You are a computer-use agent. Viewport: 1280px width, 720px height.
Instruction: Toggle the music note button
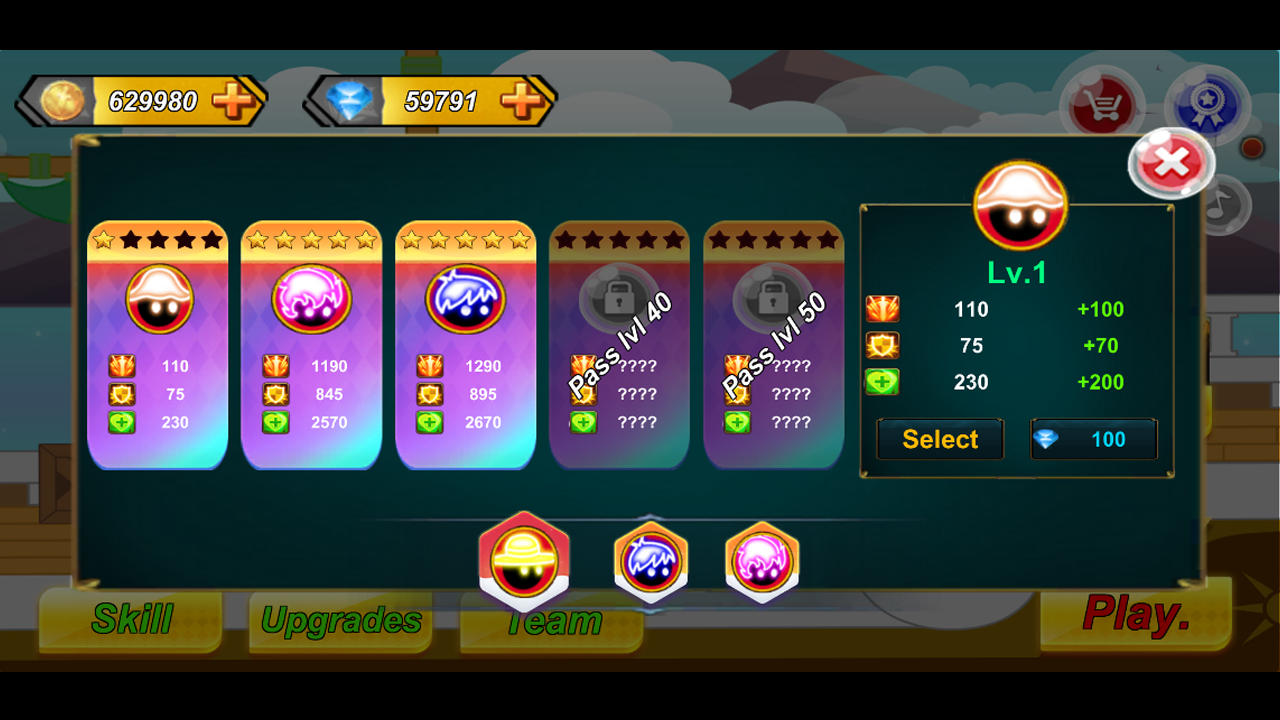1222,206
